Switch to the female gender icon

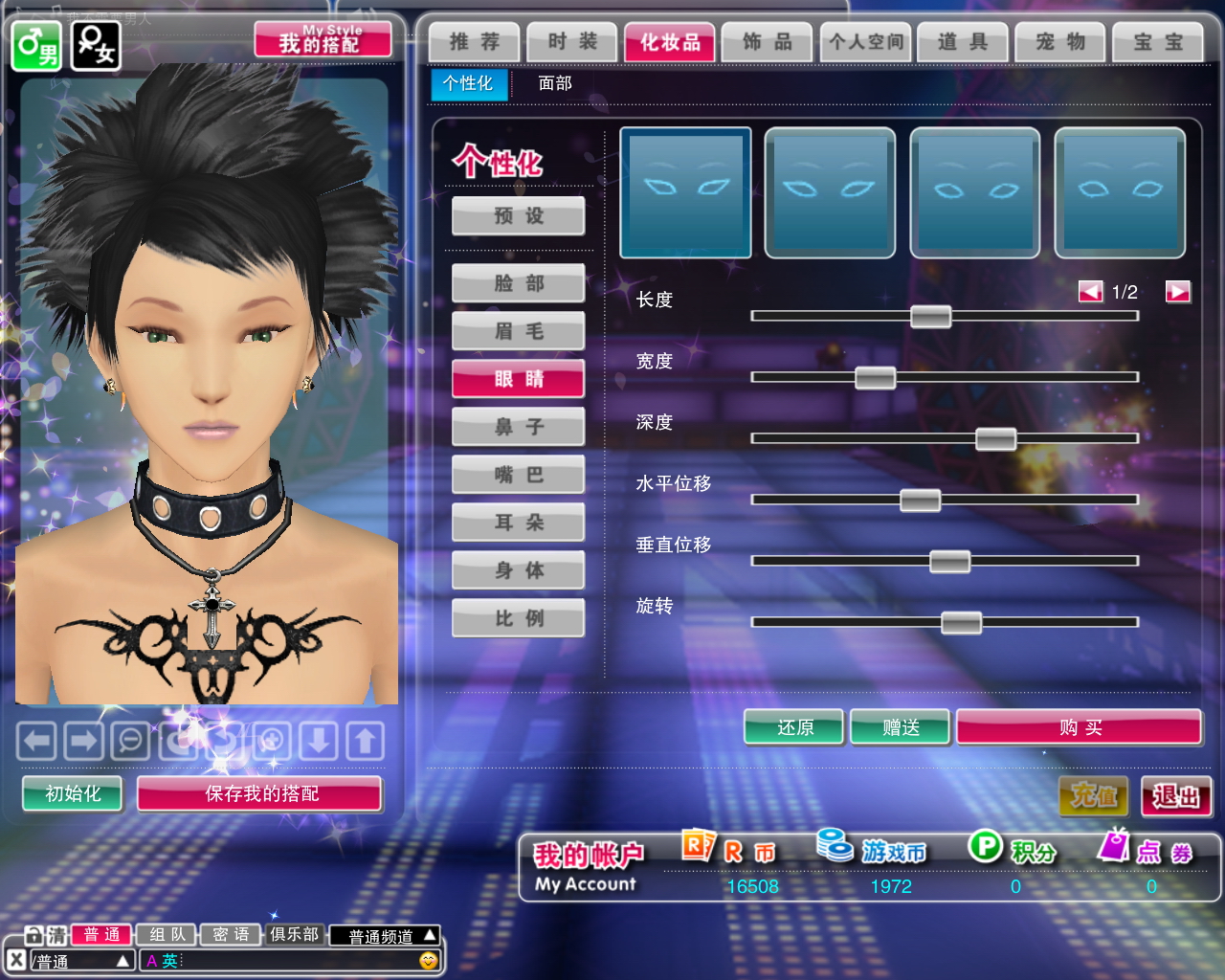pos(97,45)
